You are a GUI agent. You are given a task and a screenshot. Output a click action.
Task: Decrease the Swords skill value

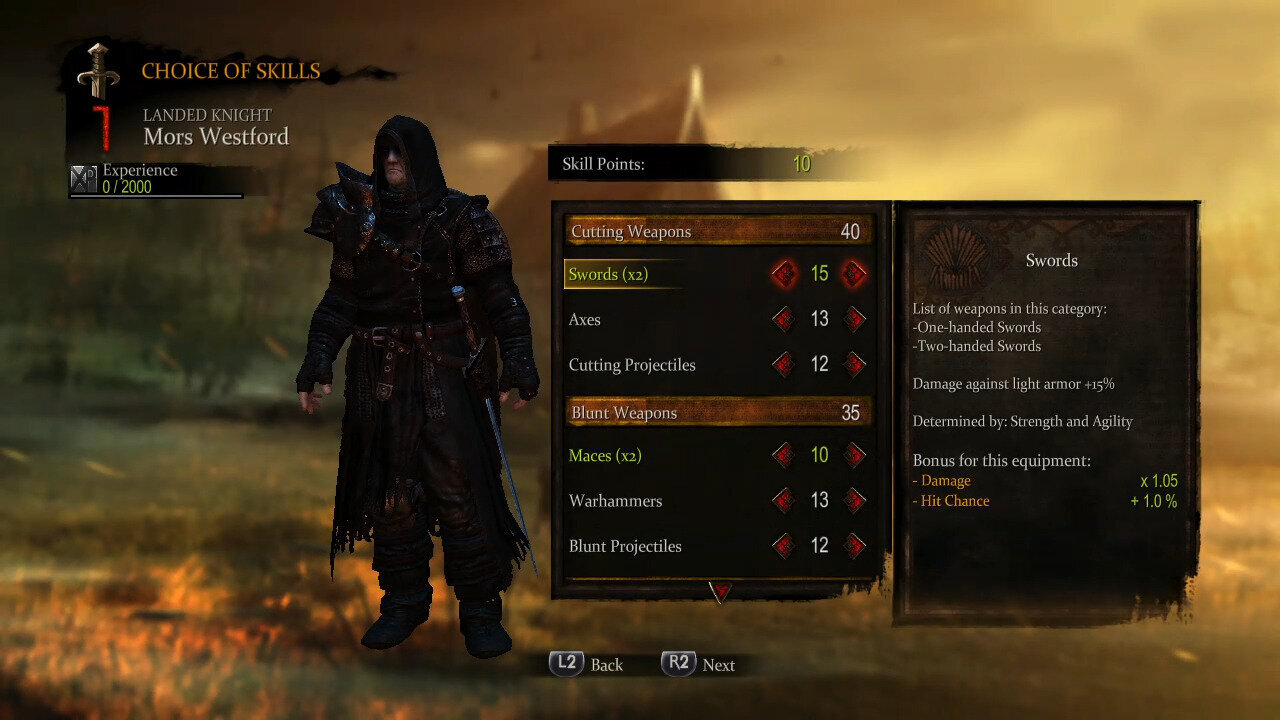(784, 274)
